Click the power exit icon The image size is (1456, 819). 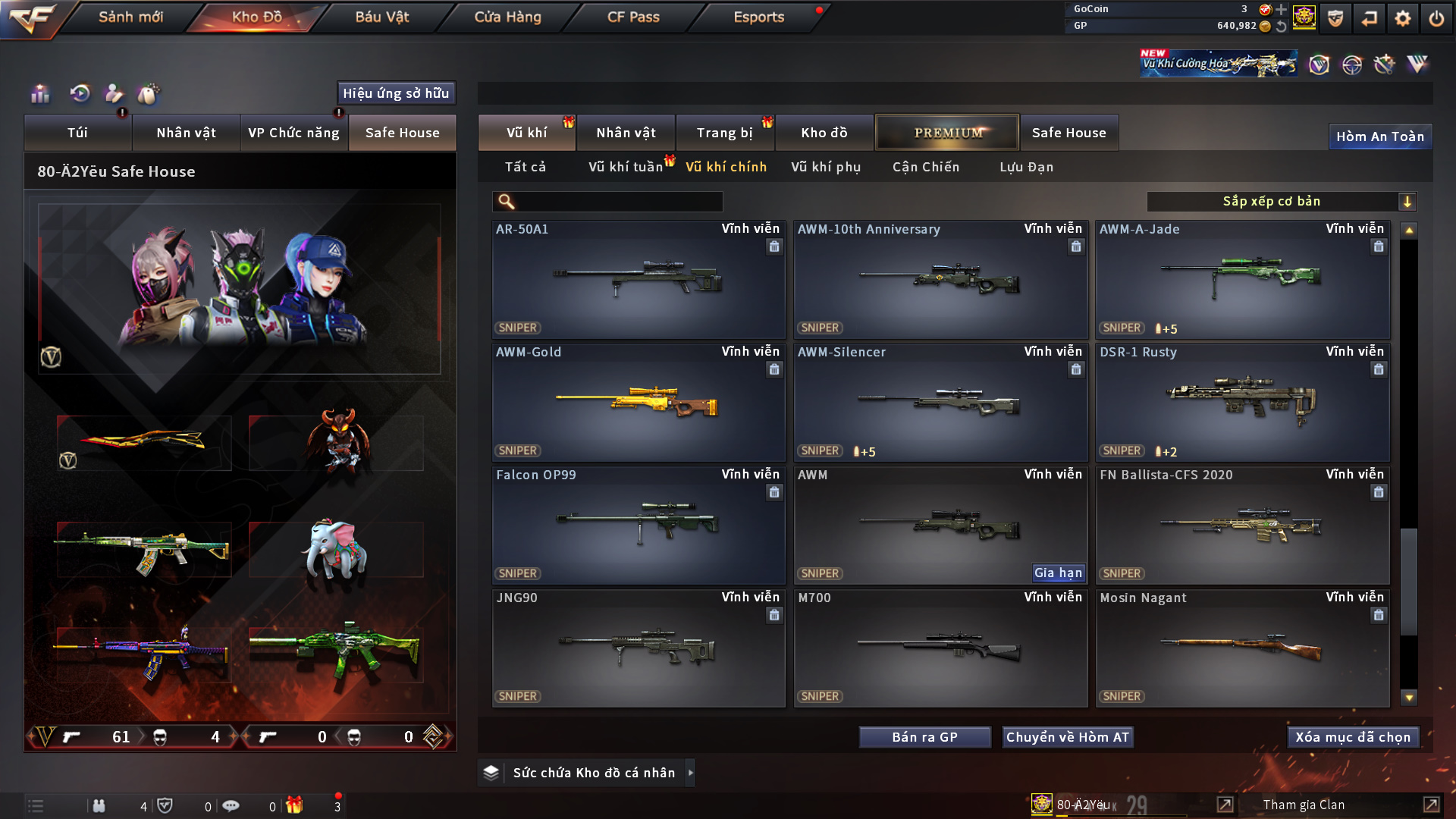tap(1436, 18)
